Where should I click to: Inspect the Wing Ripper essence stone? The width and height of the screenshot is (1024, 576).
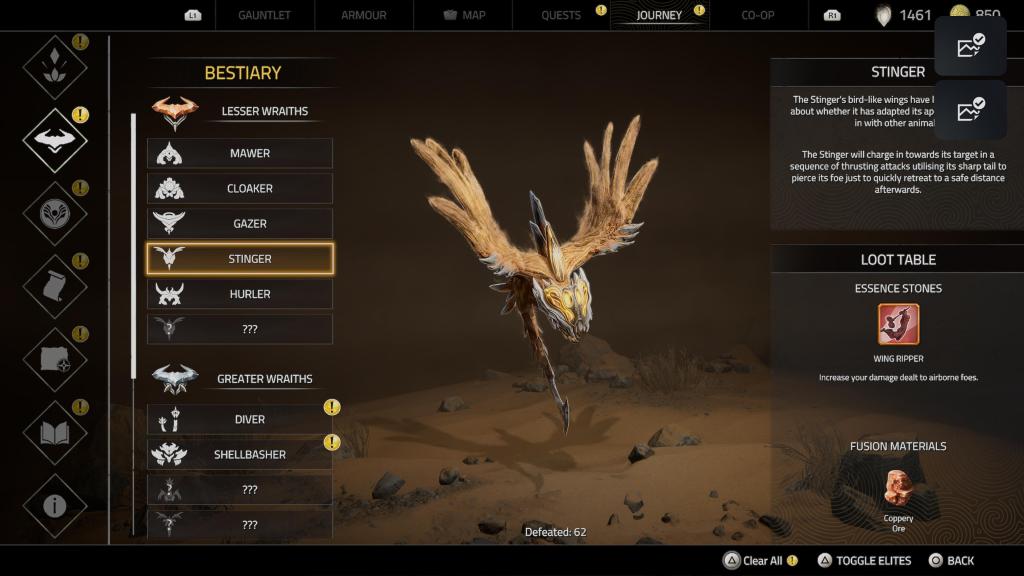click(898, 324)
